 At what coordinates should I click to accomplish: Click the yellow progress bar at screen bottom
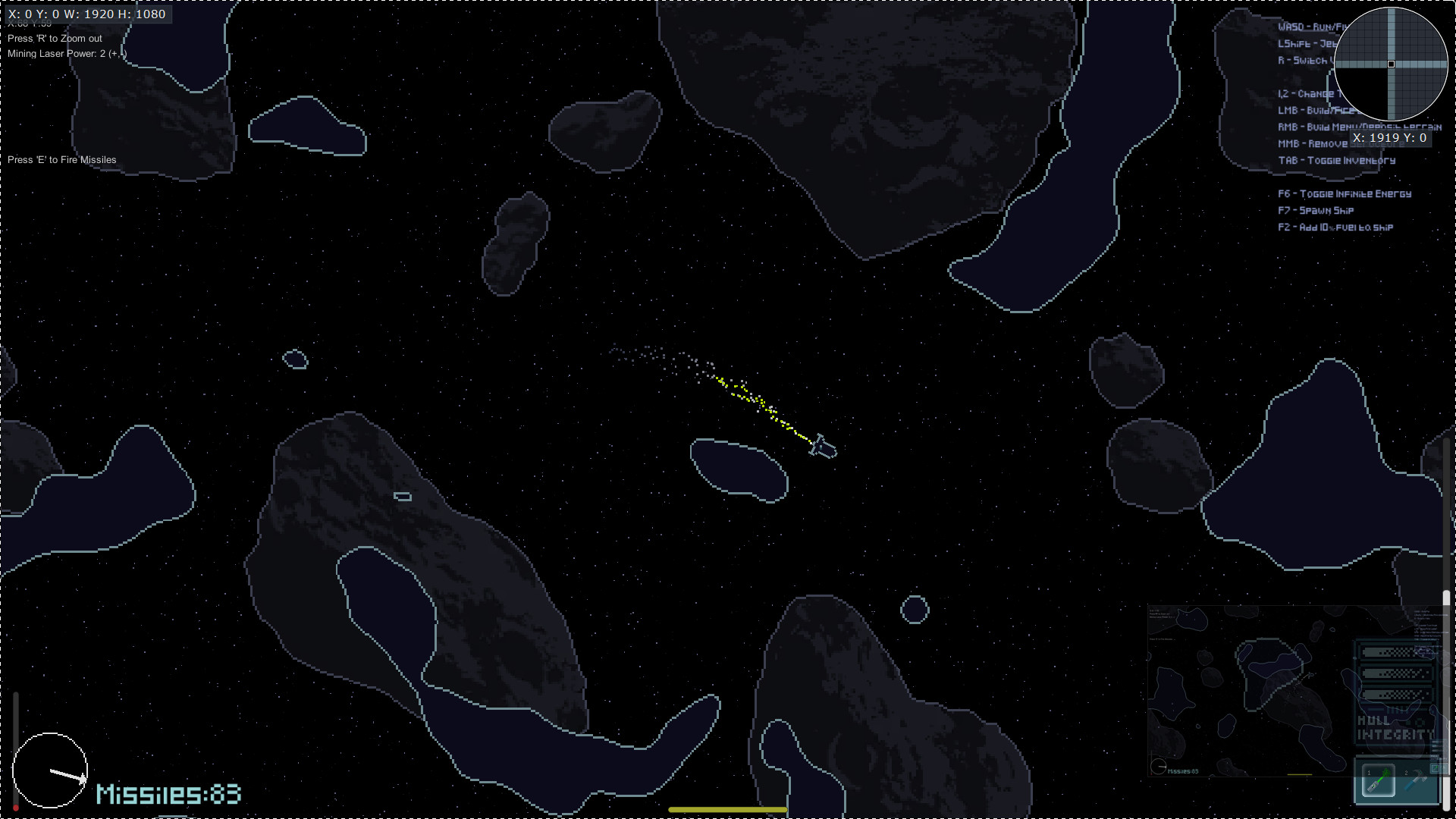pyautogui.click(x=727, y=809)
